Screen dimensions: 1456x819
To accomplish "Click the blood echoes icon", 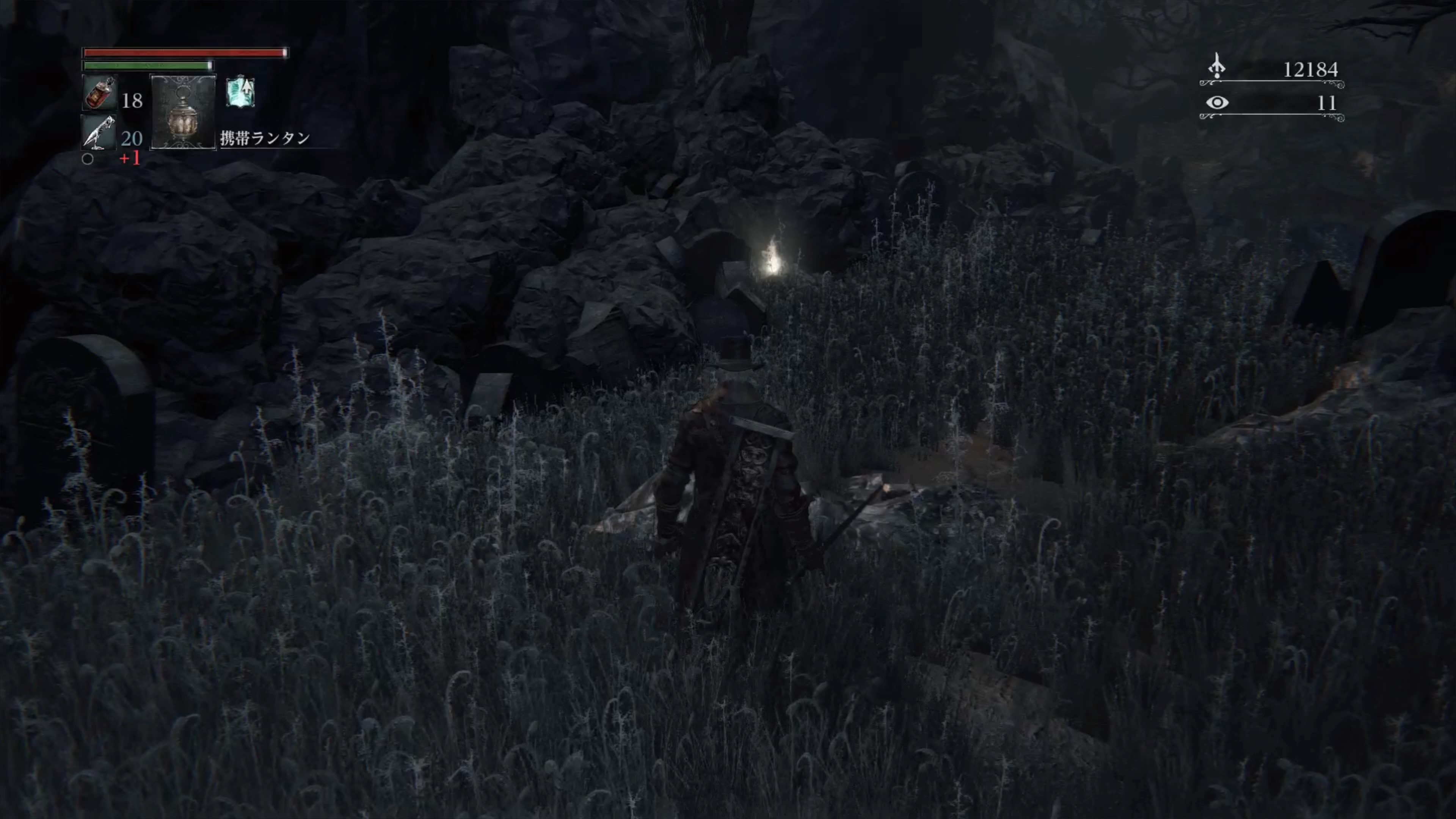I will click(1216, 67).
